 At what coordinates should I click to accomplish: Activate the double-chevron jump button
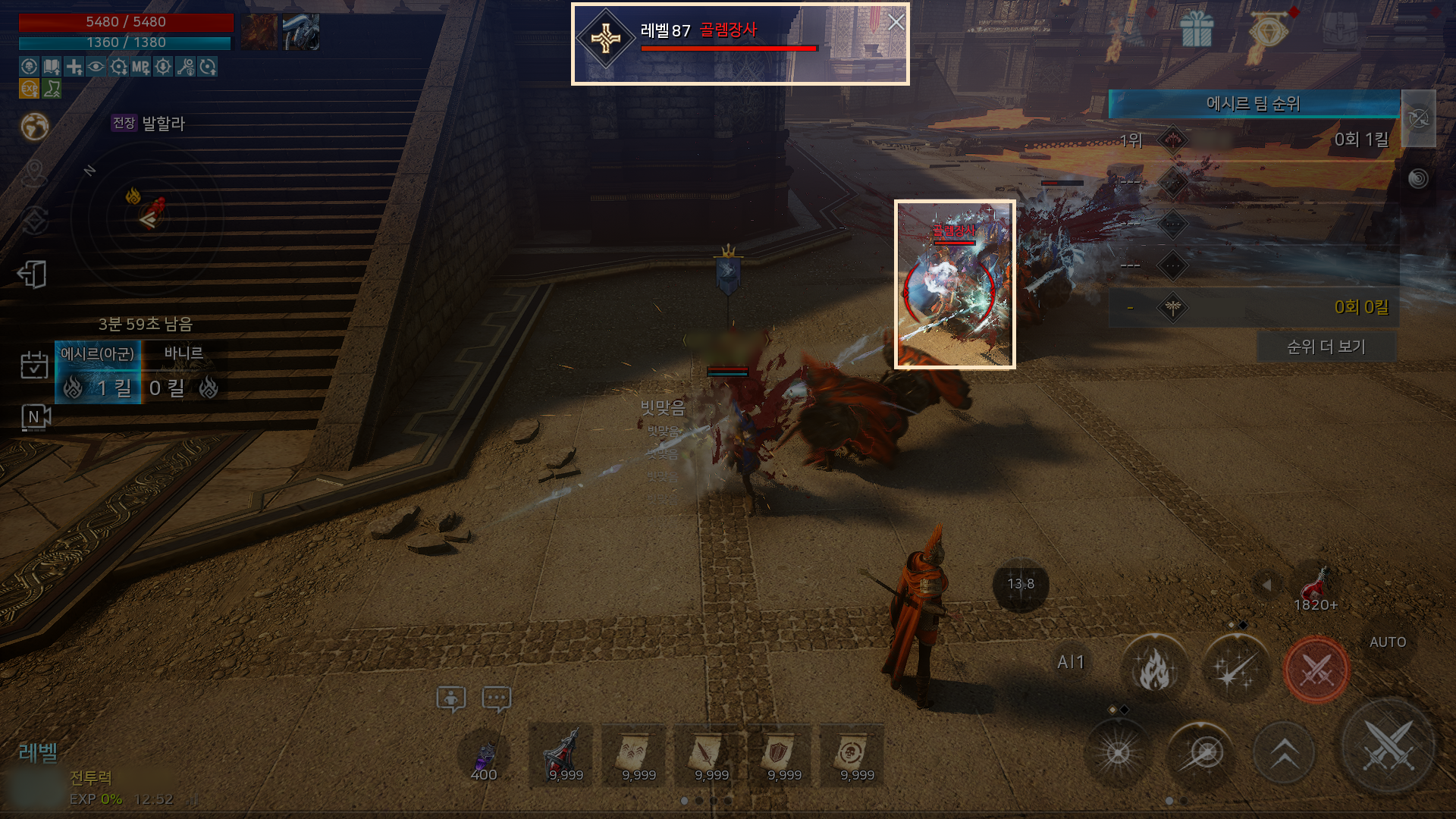(1283, 753)
